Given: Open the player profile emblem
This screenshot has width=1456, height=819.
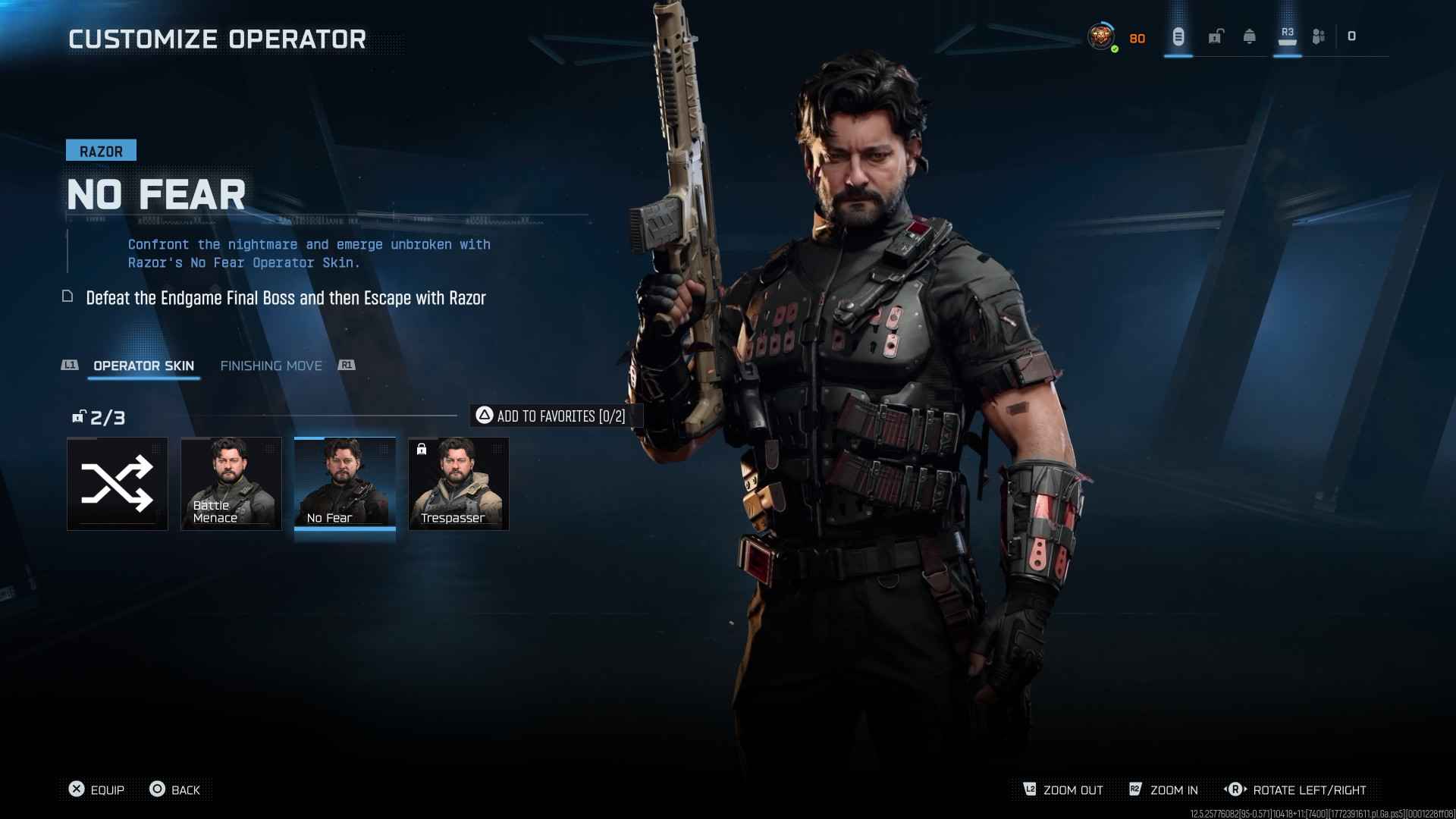Looking at the screenshot, I should click(x=1101, y=36).
